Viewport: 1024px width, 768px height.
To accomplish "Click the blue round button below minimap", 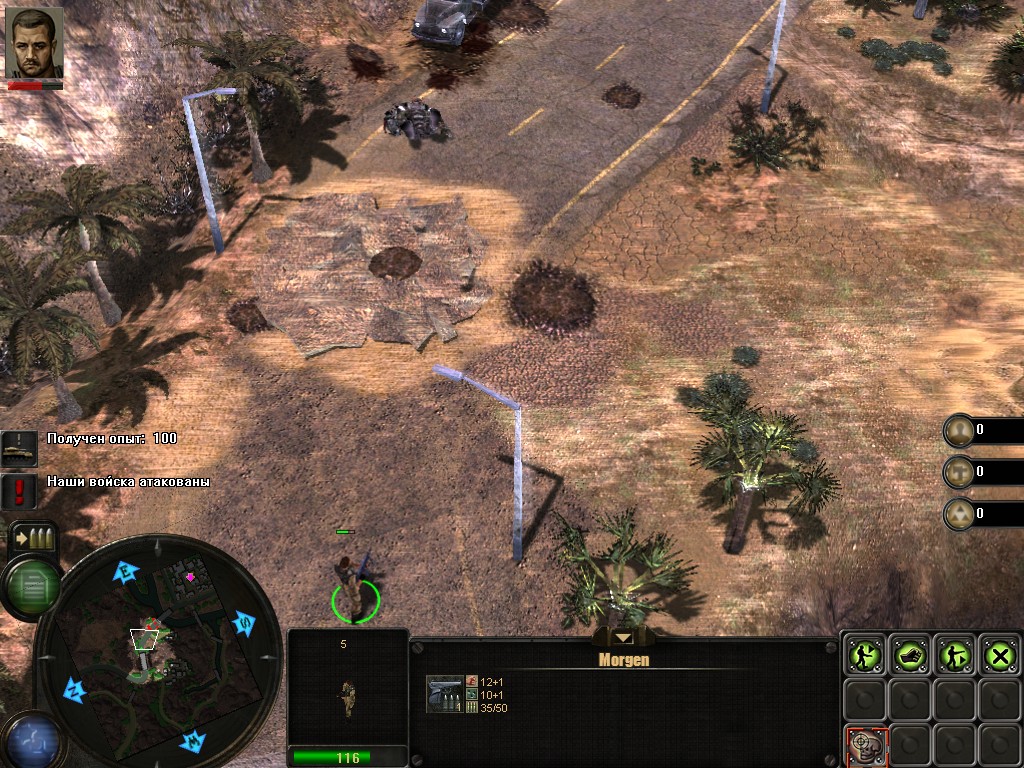I will 30,740.
